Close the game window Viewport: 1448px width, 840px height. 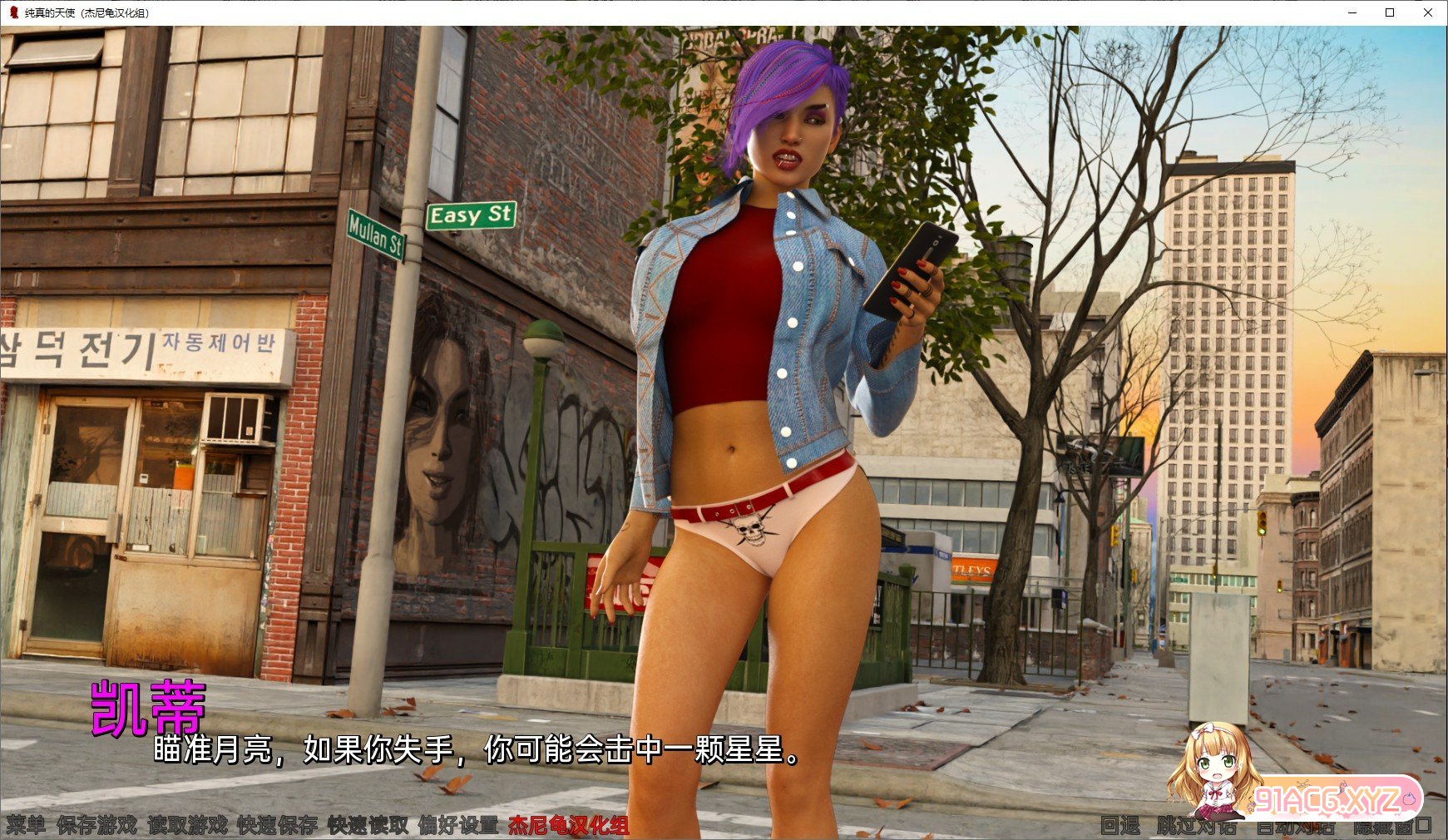tap(1427, 12)
